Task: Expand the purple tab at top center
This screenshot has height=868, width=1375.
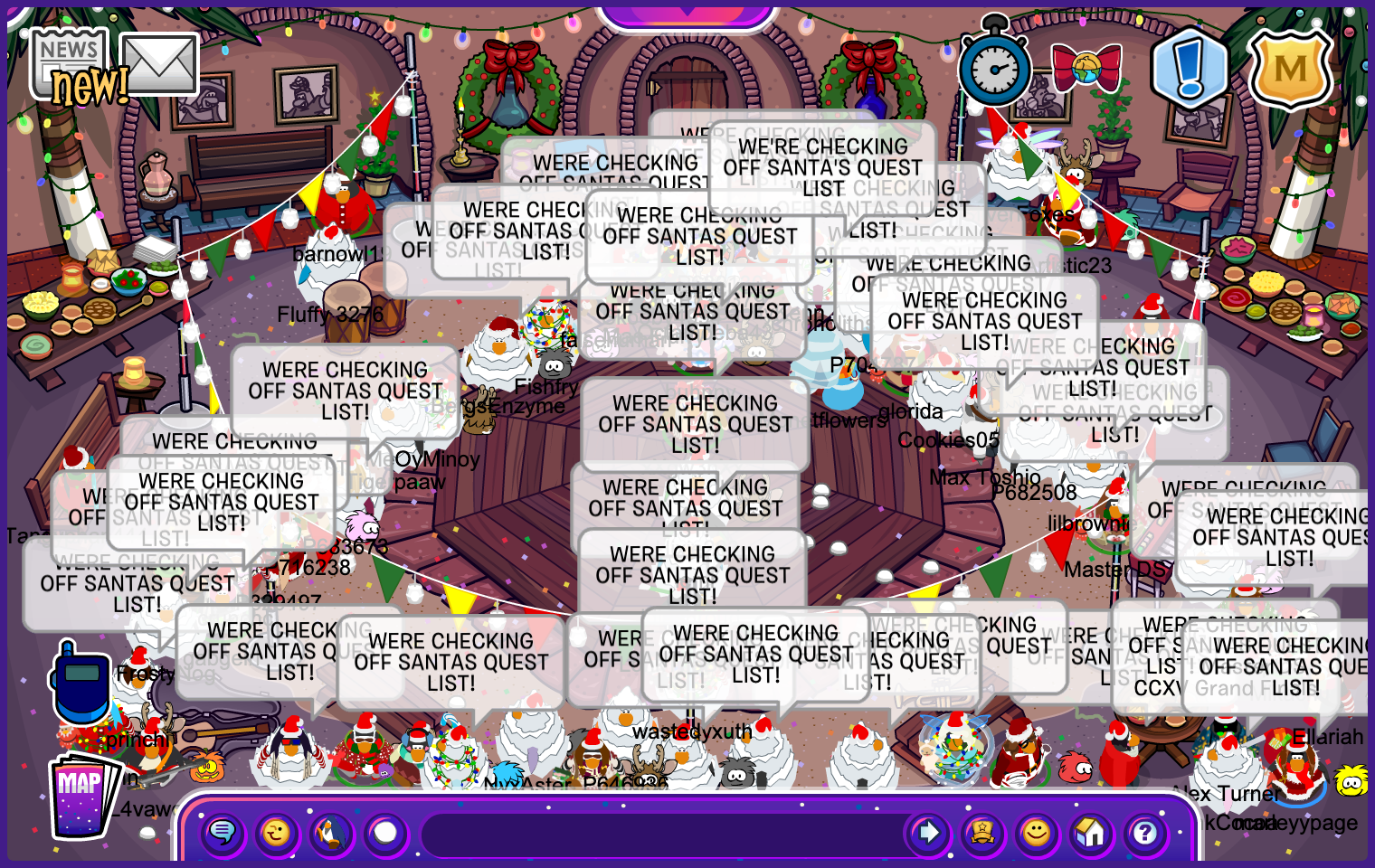Action: (687, 13)
